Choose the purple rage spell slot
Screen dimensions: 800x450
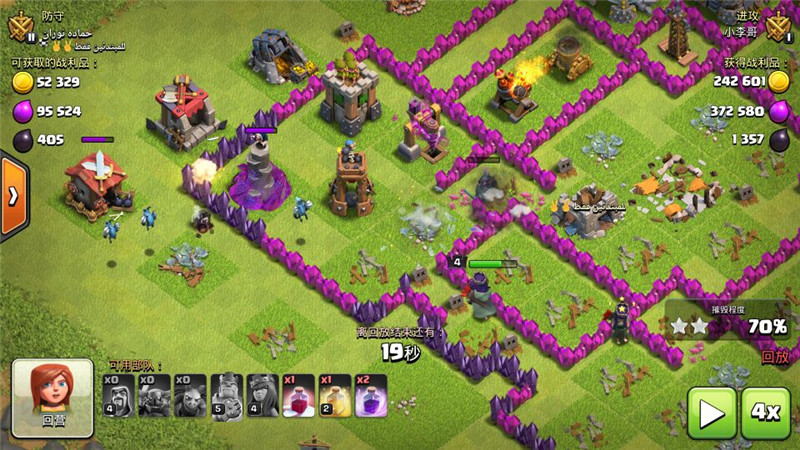(x=370, y=396)
